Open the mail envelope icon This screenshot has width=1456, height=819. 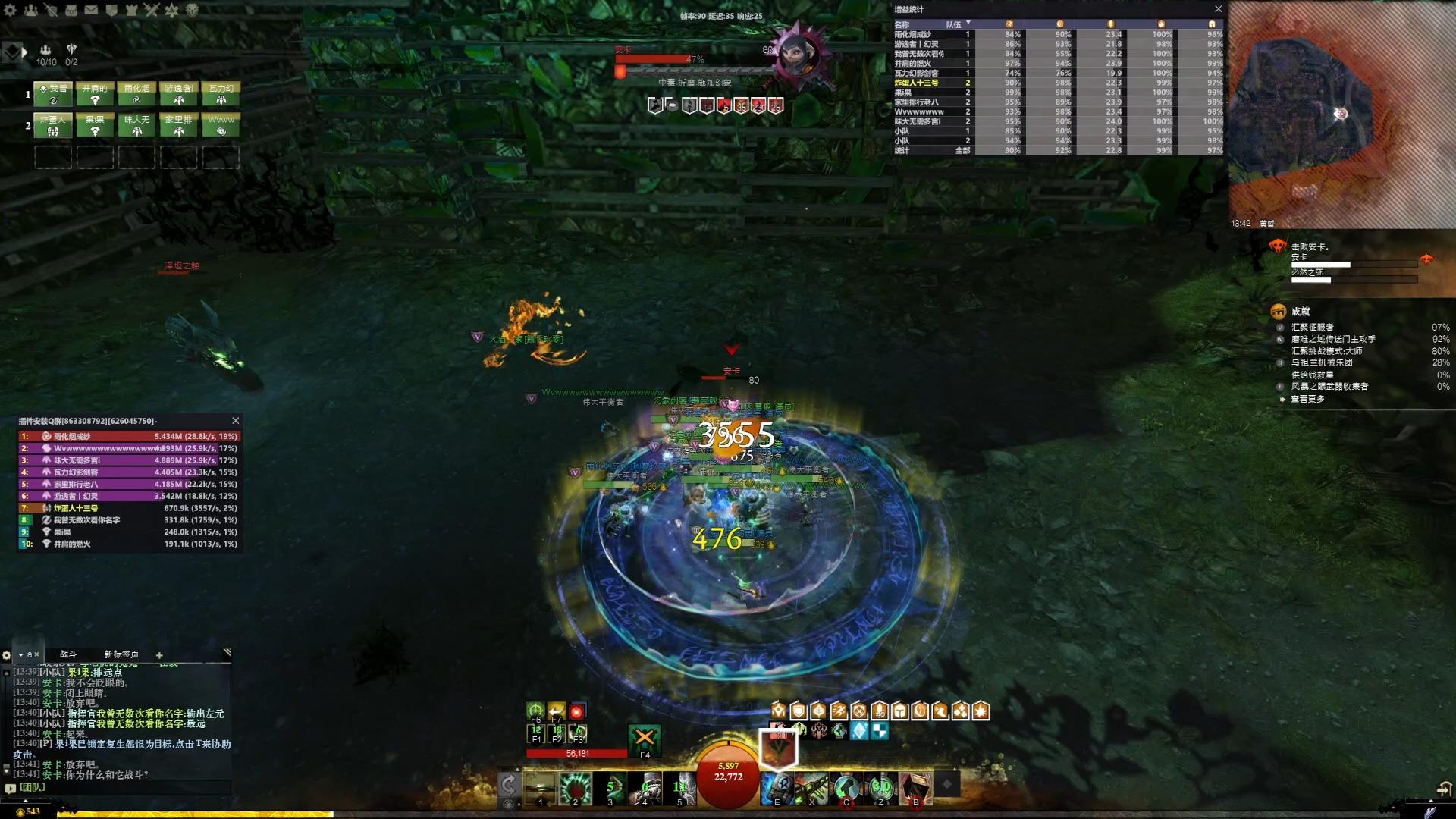(x=91, y=10)
